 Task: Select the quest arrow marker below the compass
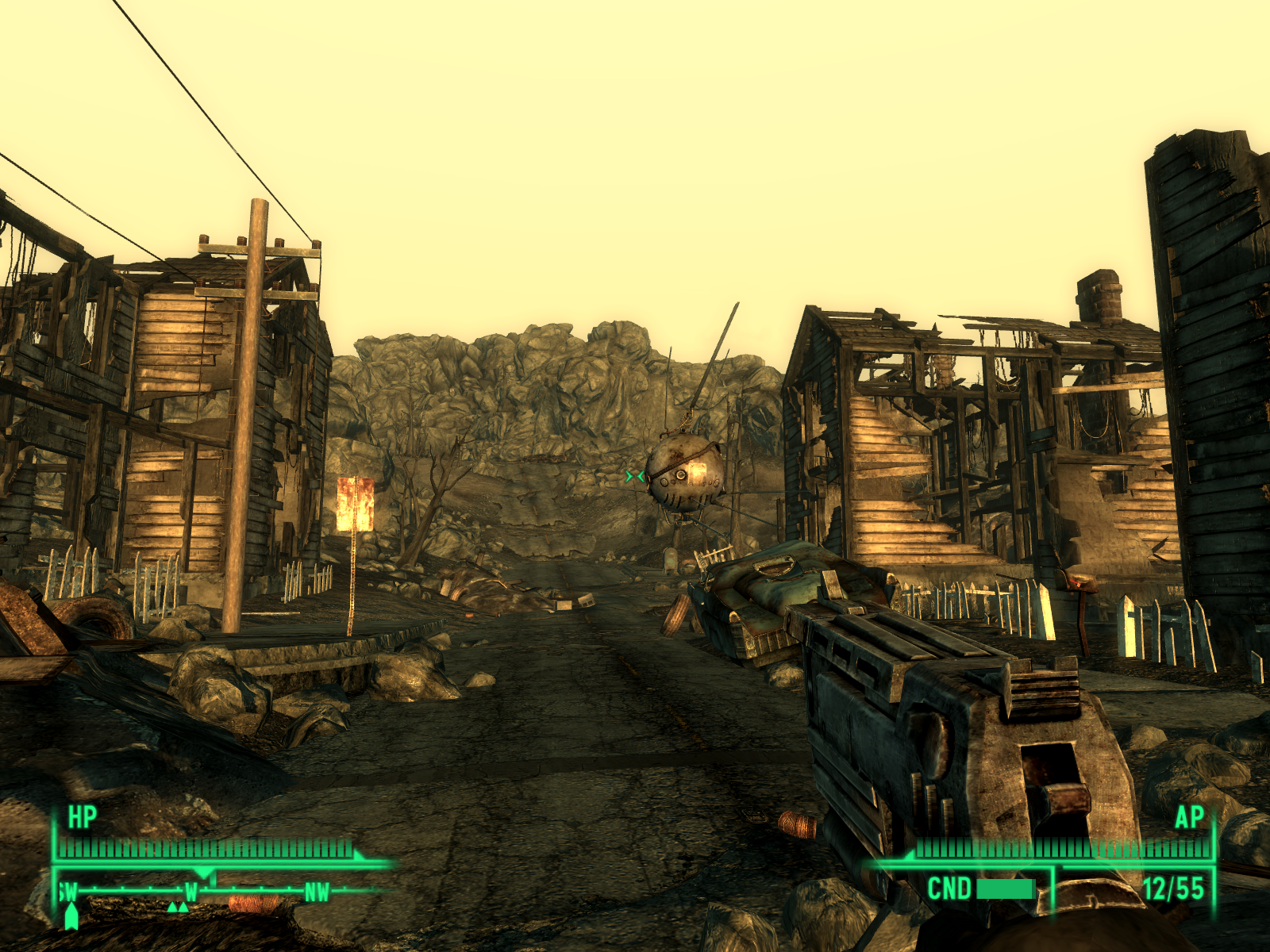click(x=71, y=916)
